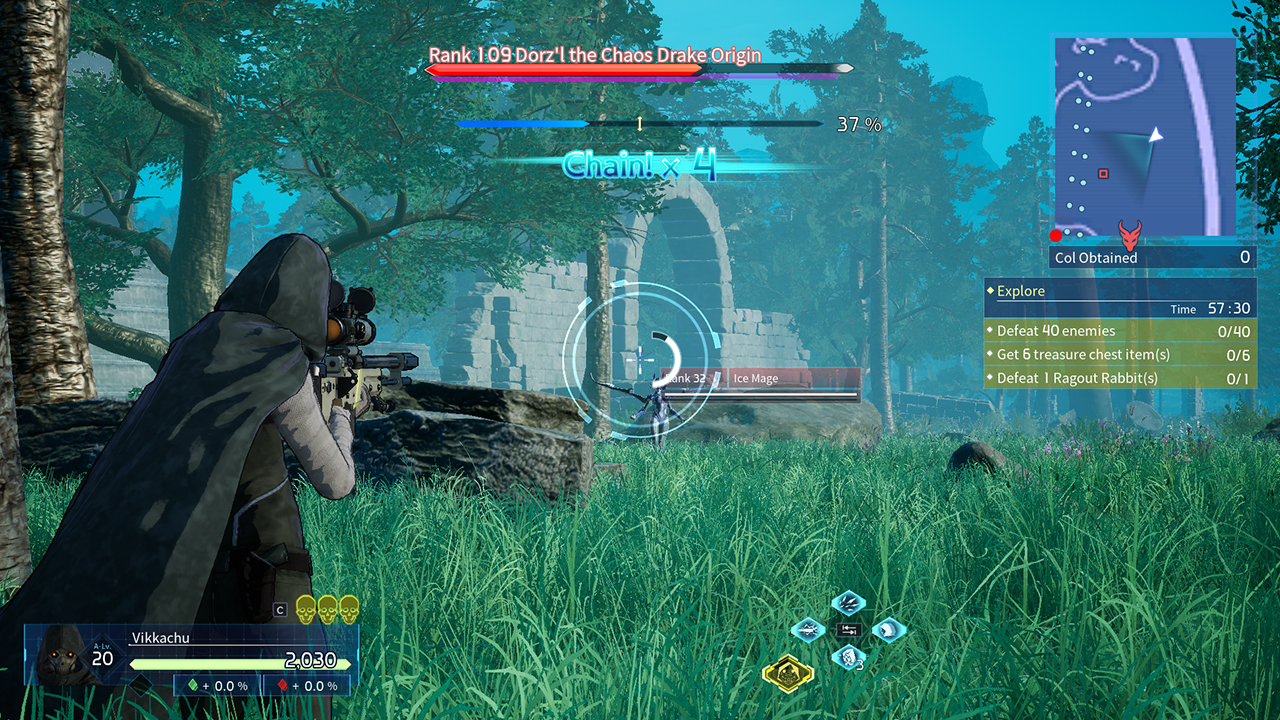Screen dimensions: 1280x720
Task: Activate the top scattered-shards skill icon
Action: click(x=848, y=604)
